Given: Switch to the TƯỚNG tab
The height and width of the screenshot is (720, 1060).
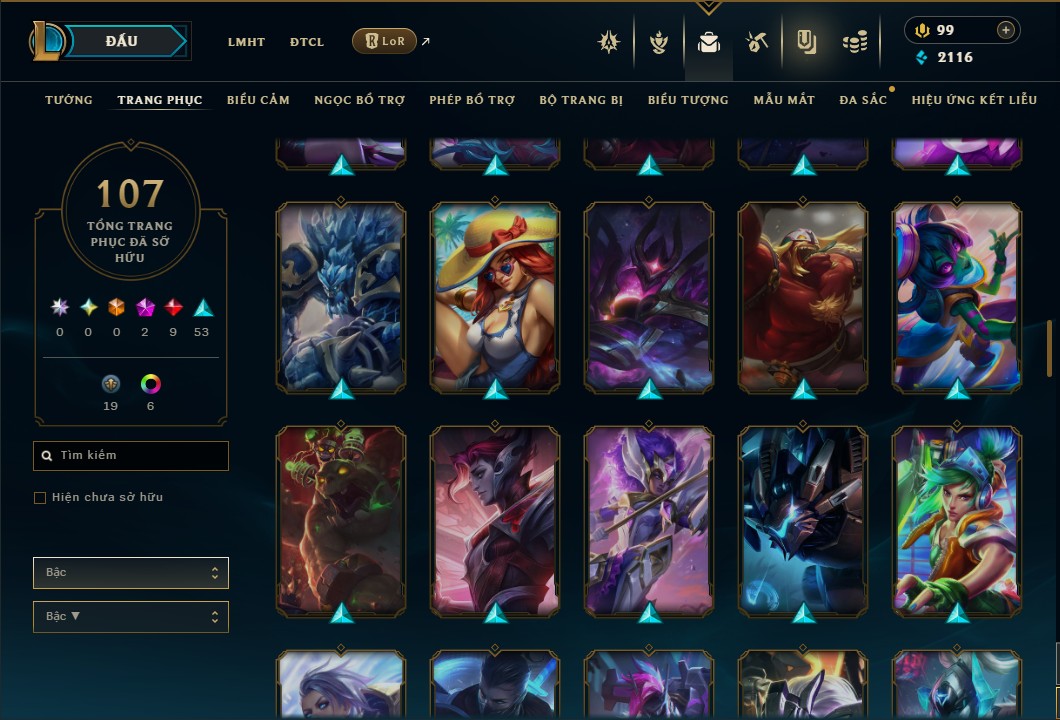Looking at the screenshot, I should [69, 100].
